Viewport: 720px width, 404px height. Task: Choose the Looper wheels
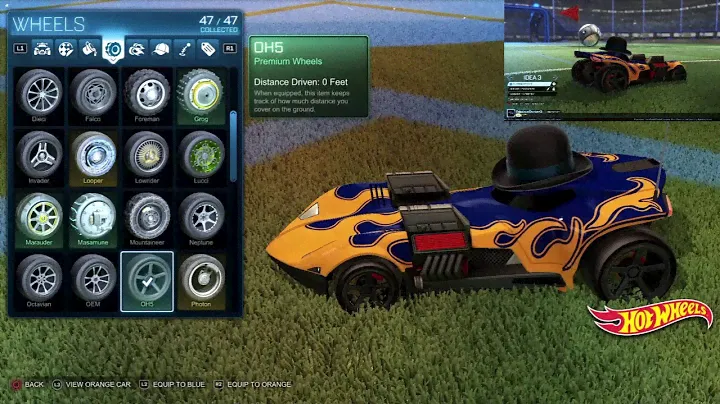click(x=94, y=157)
